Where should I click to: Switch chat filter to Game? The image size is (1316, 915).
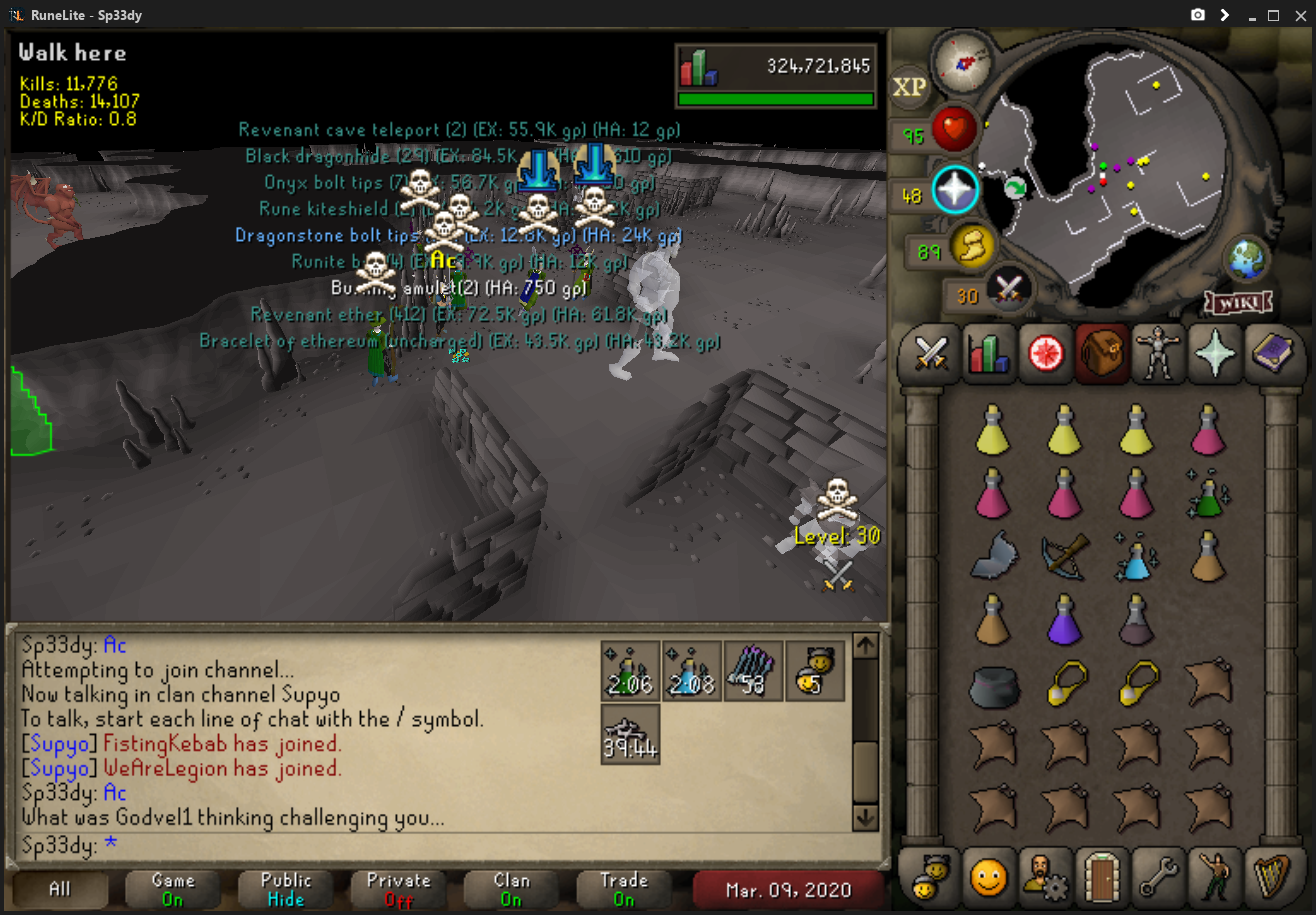point(172,888)
